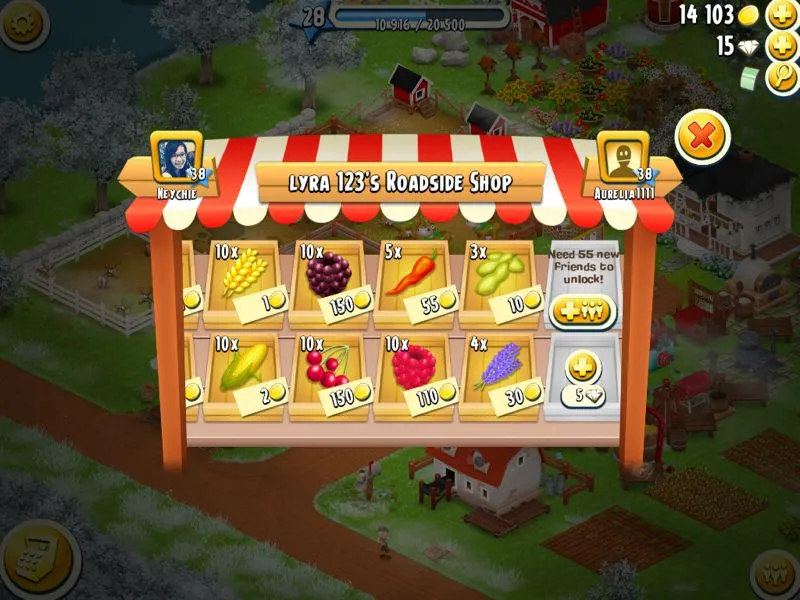Open the settings gear
This screenshot has width=800, height=600.
[x=21, y=21]
